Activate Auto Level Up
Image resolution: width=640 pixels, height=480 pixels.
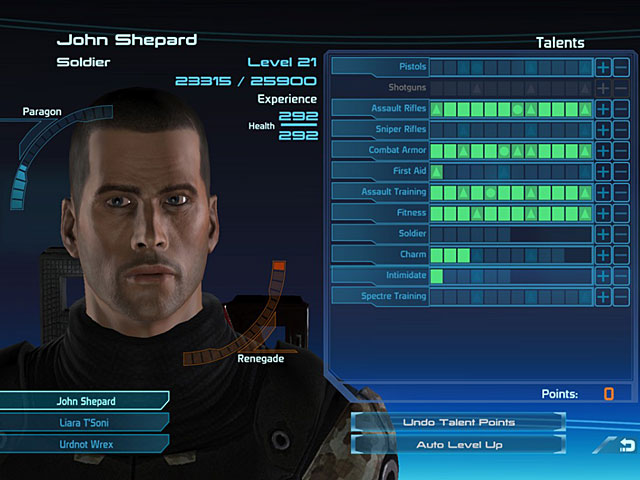(x=459, y=443)
